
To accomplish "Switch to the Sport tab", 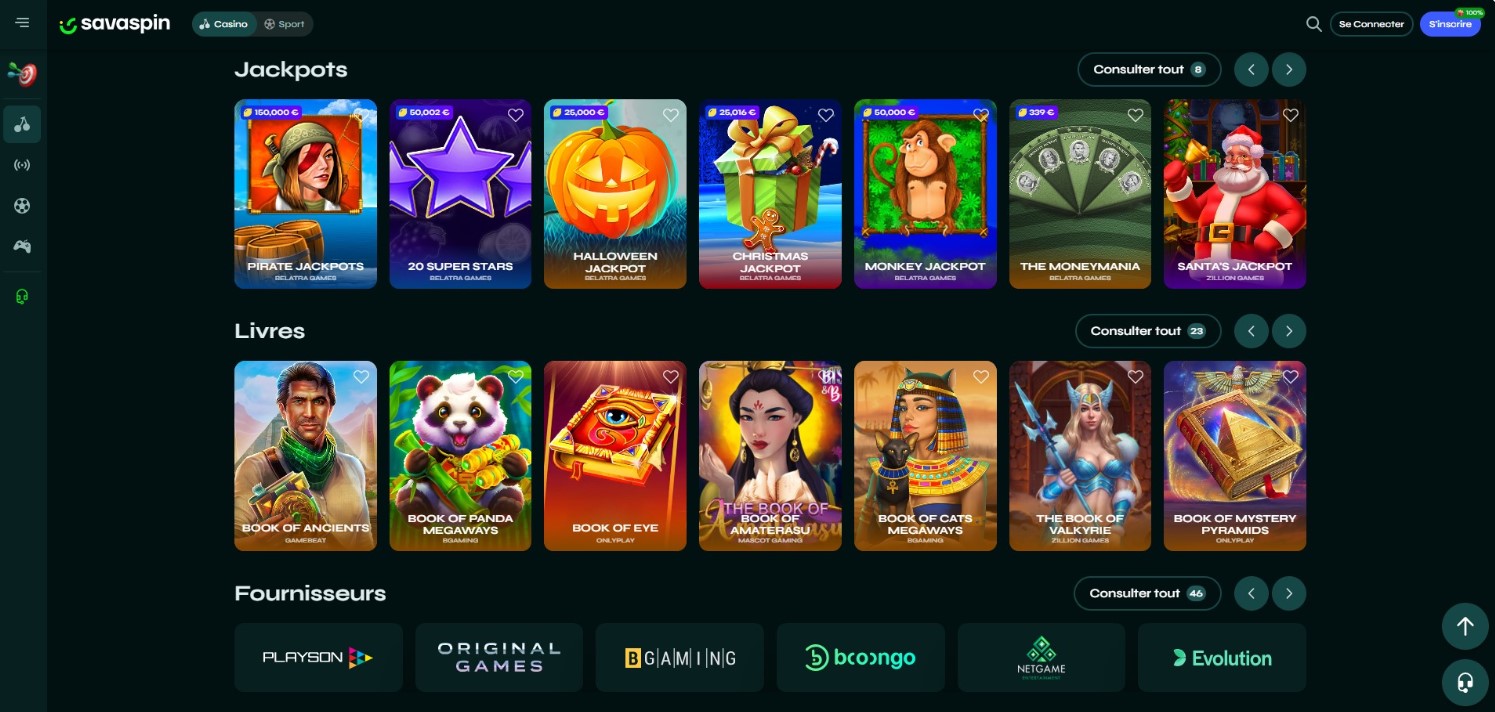I will pos(284,24).
